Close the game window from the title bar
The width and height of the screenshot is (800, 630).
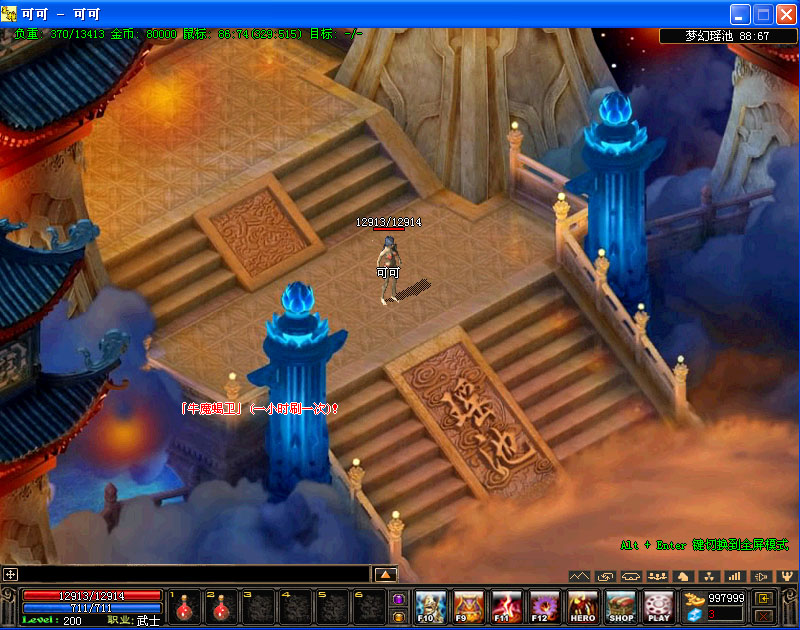point(784,14)
